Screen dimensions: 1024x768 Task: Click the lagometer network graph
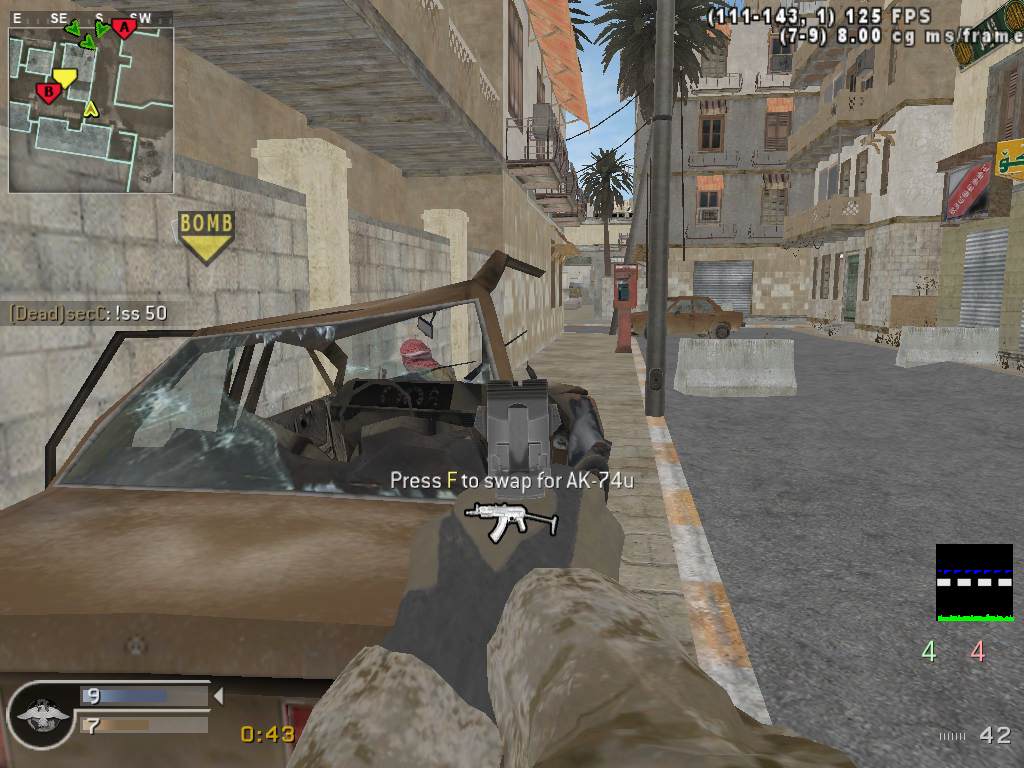tap(974, 583)
